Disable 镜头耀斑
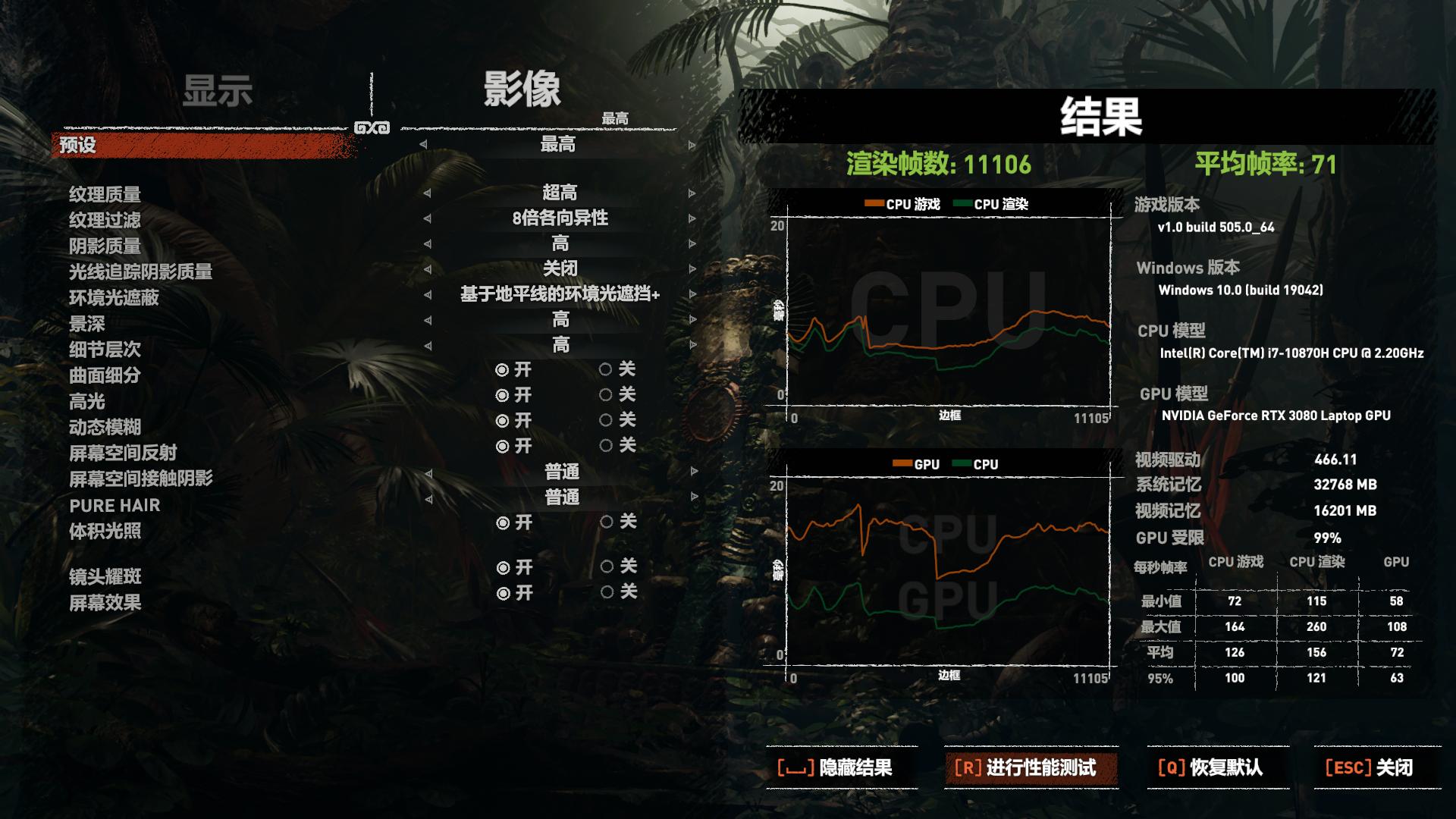1456x819 pixels. coord(605,566)
